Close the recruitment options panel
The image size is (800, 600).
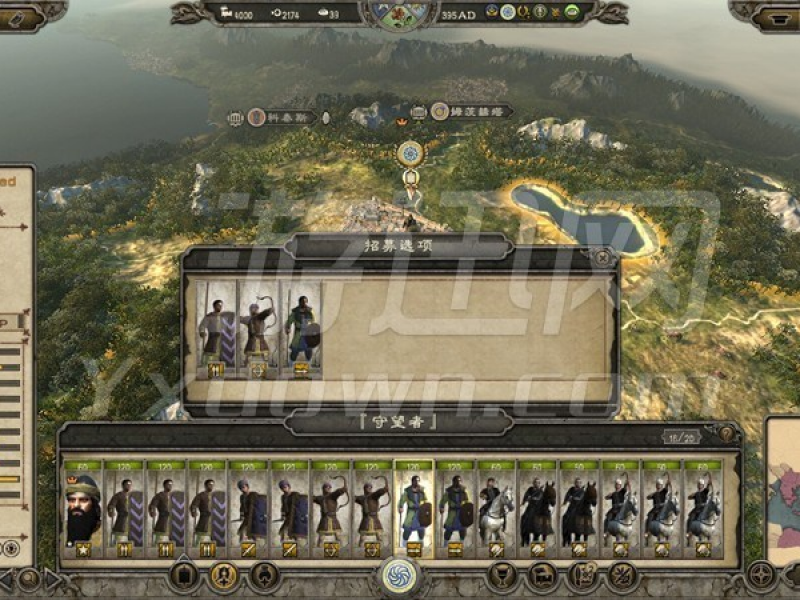coord(603,258)
